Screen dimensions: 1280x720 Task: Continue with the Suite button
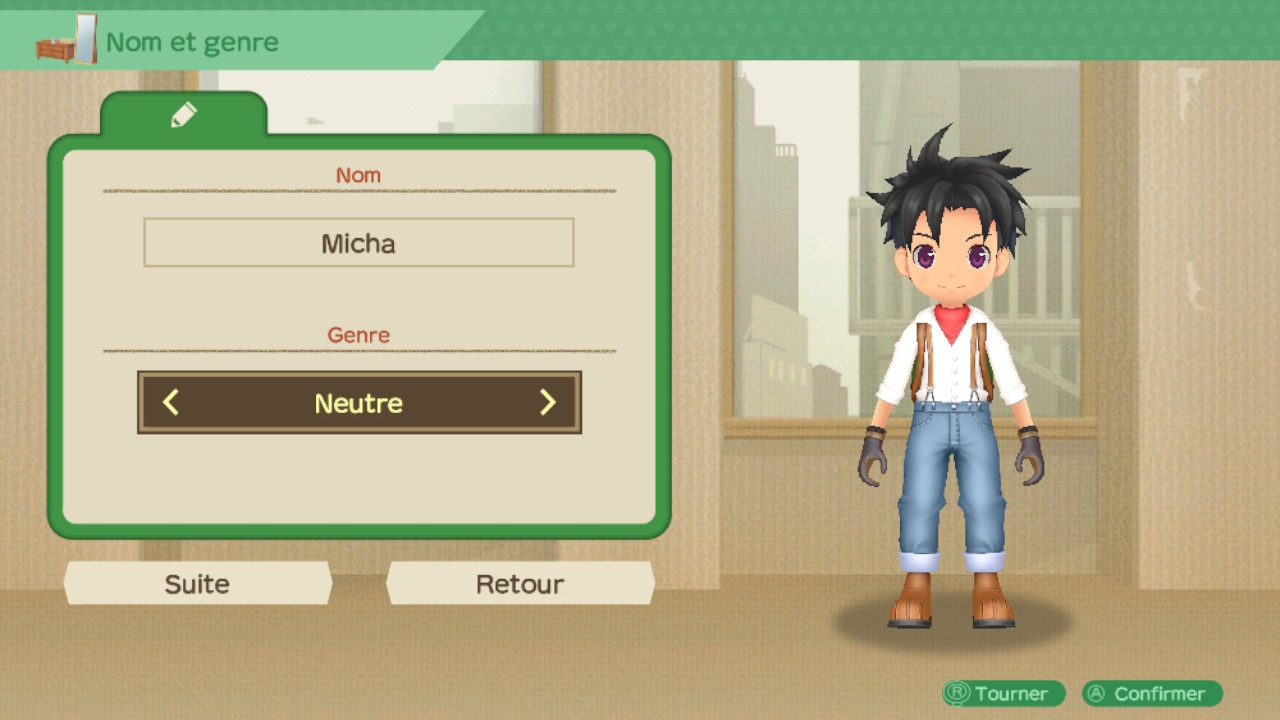[x=197, y=584]
